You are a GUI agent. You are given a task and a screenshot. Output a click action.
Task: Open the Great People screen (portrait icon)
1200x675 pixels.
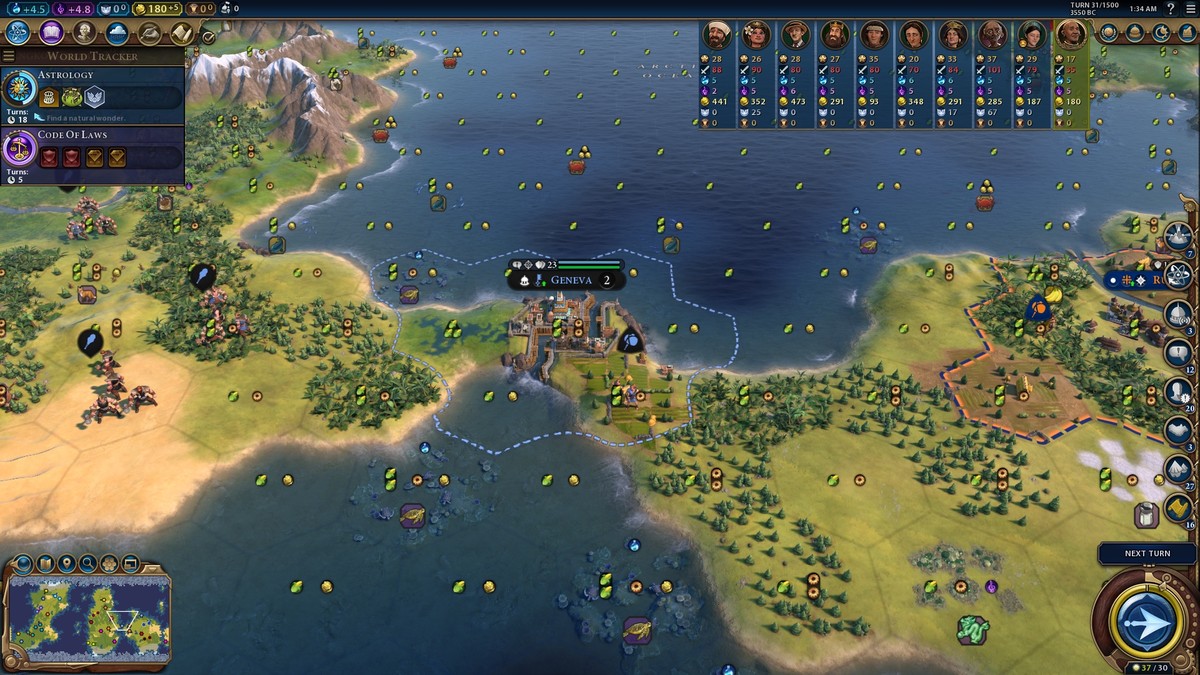click(x=84, y=32)
